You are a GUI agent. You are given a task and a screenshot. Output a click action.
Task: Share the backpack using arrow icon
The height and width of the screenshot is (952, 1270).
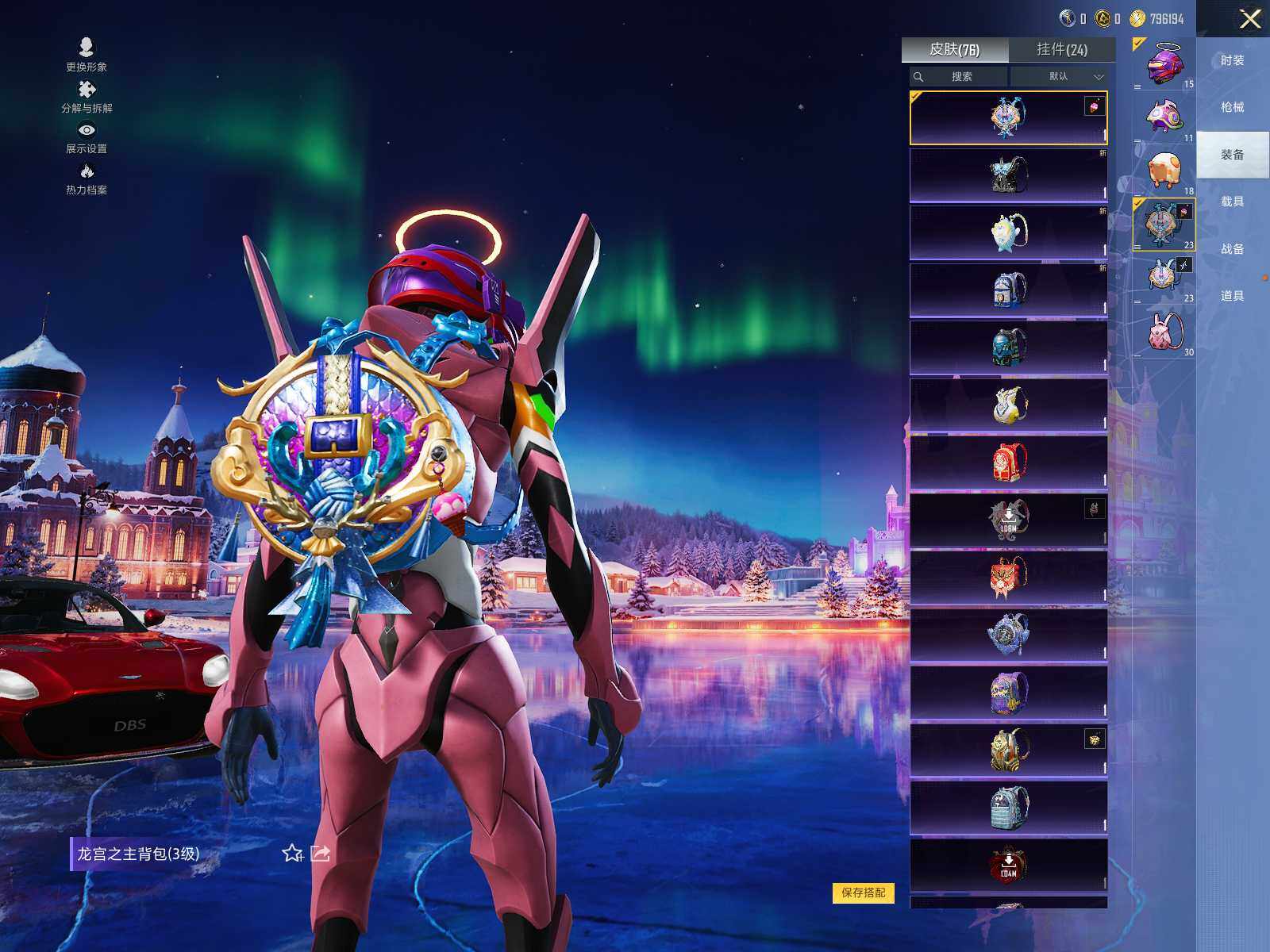[321, 854]
